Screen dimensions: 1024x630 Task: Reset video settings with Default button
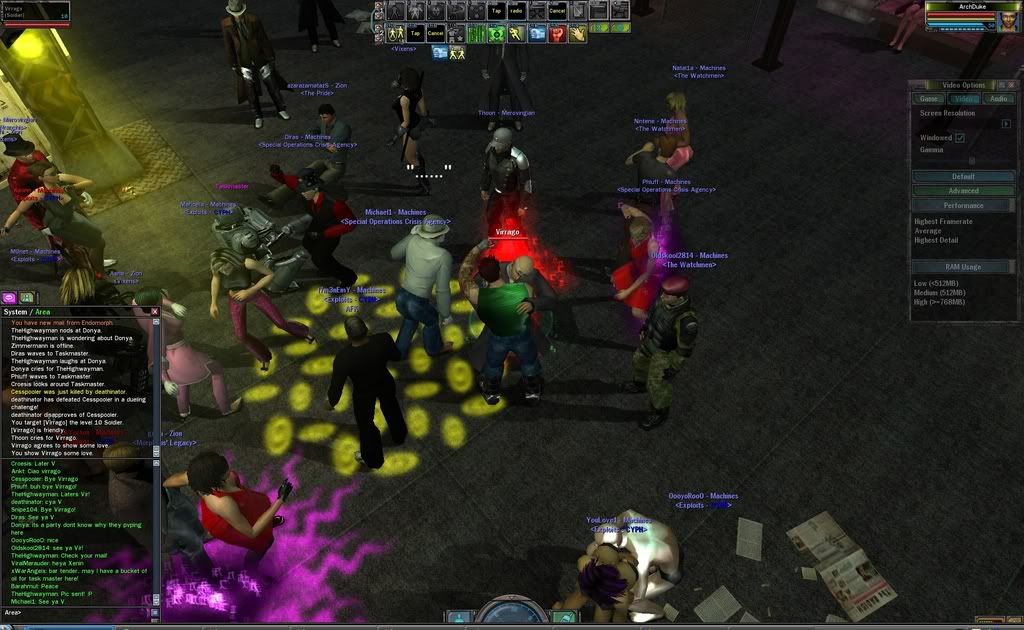pos(963,177)
